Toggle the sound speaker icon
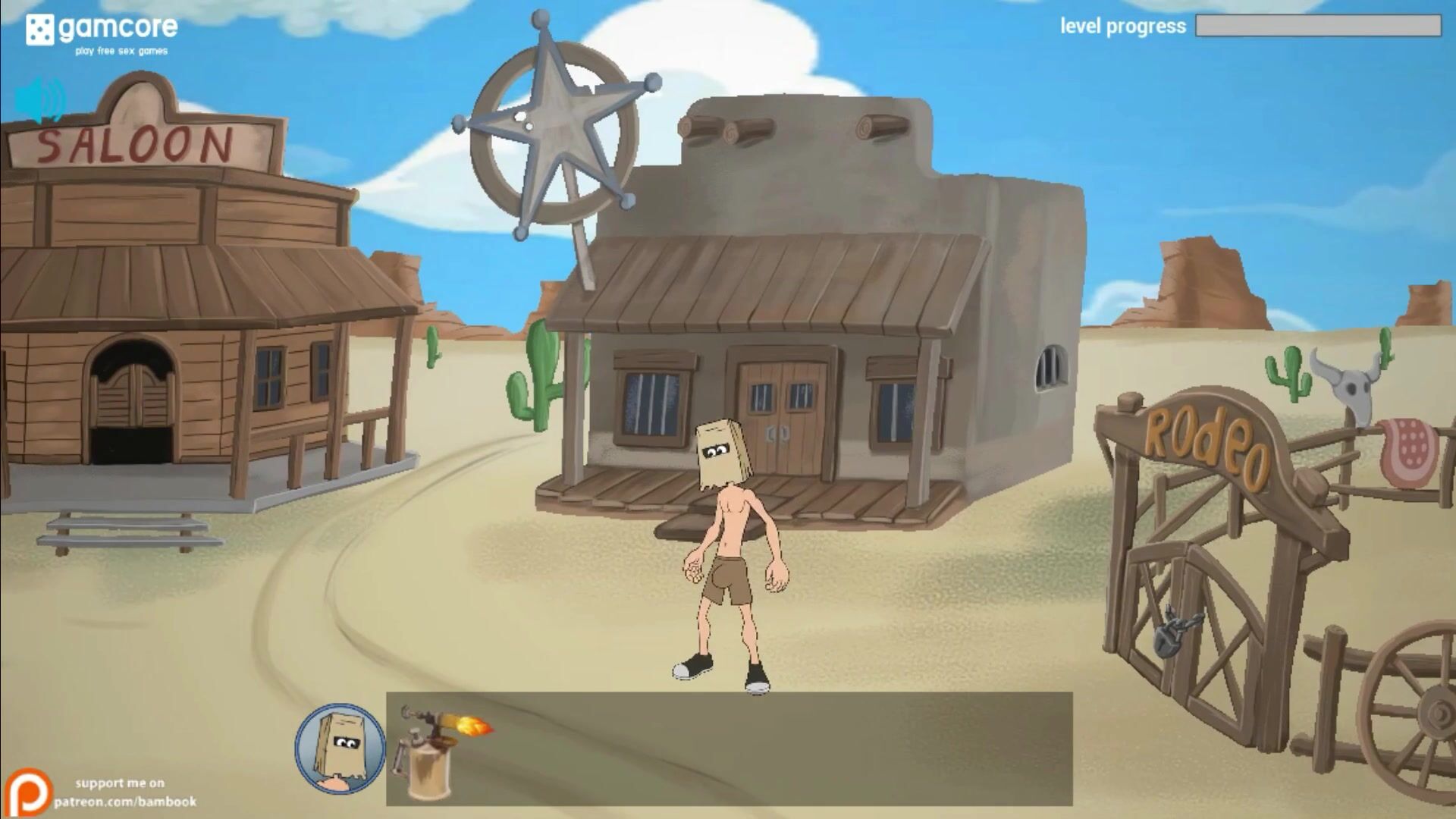 pyautogui.click(x=40, y=101)
